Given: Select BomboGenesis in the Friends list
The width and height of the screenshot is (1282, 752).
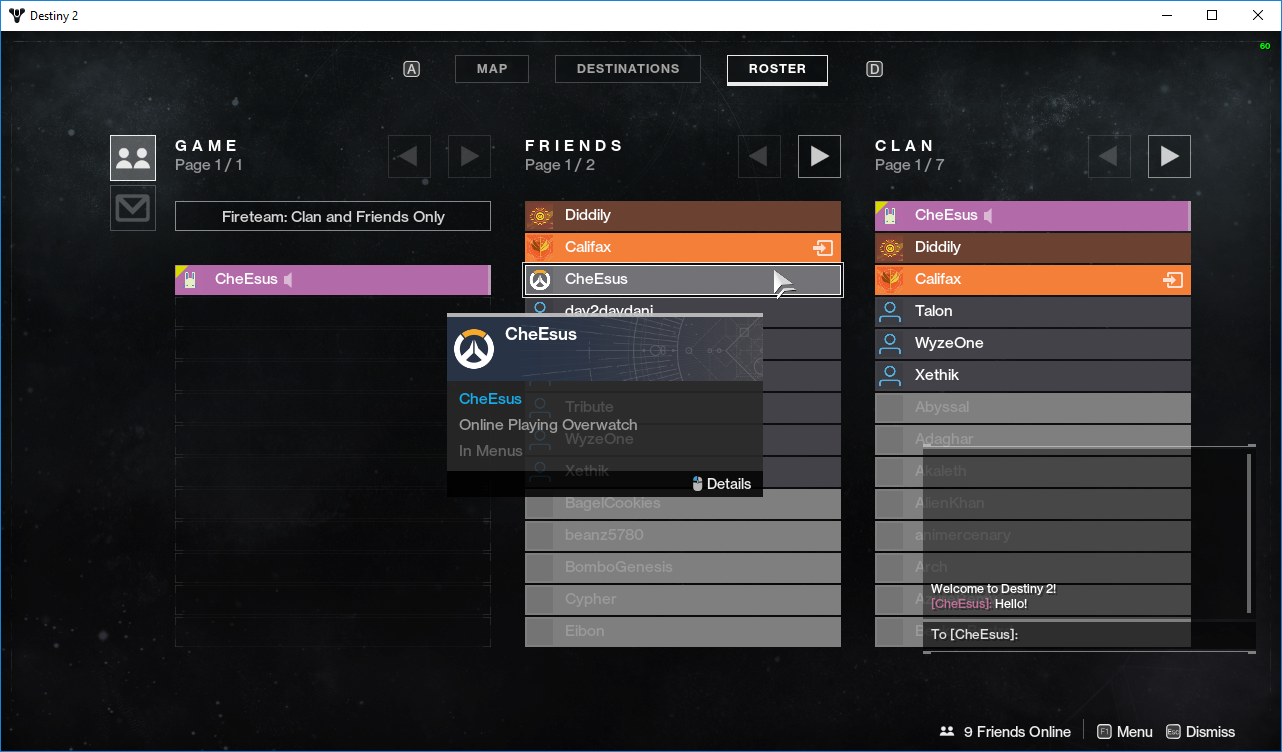Looking at the screenshot, I should pyautogui.click(x=683, y=567).
